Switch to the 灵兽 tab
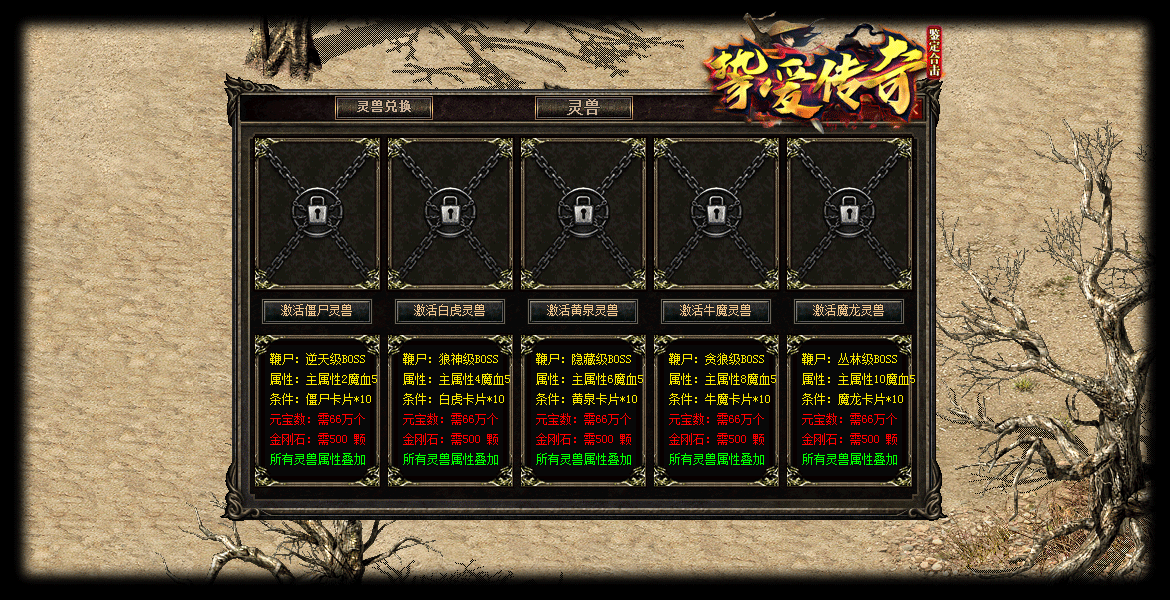Viewport: 1170px width, 600px height. 583,108
